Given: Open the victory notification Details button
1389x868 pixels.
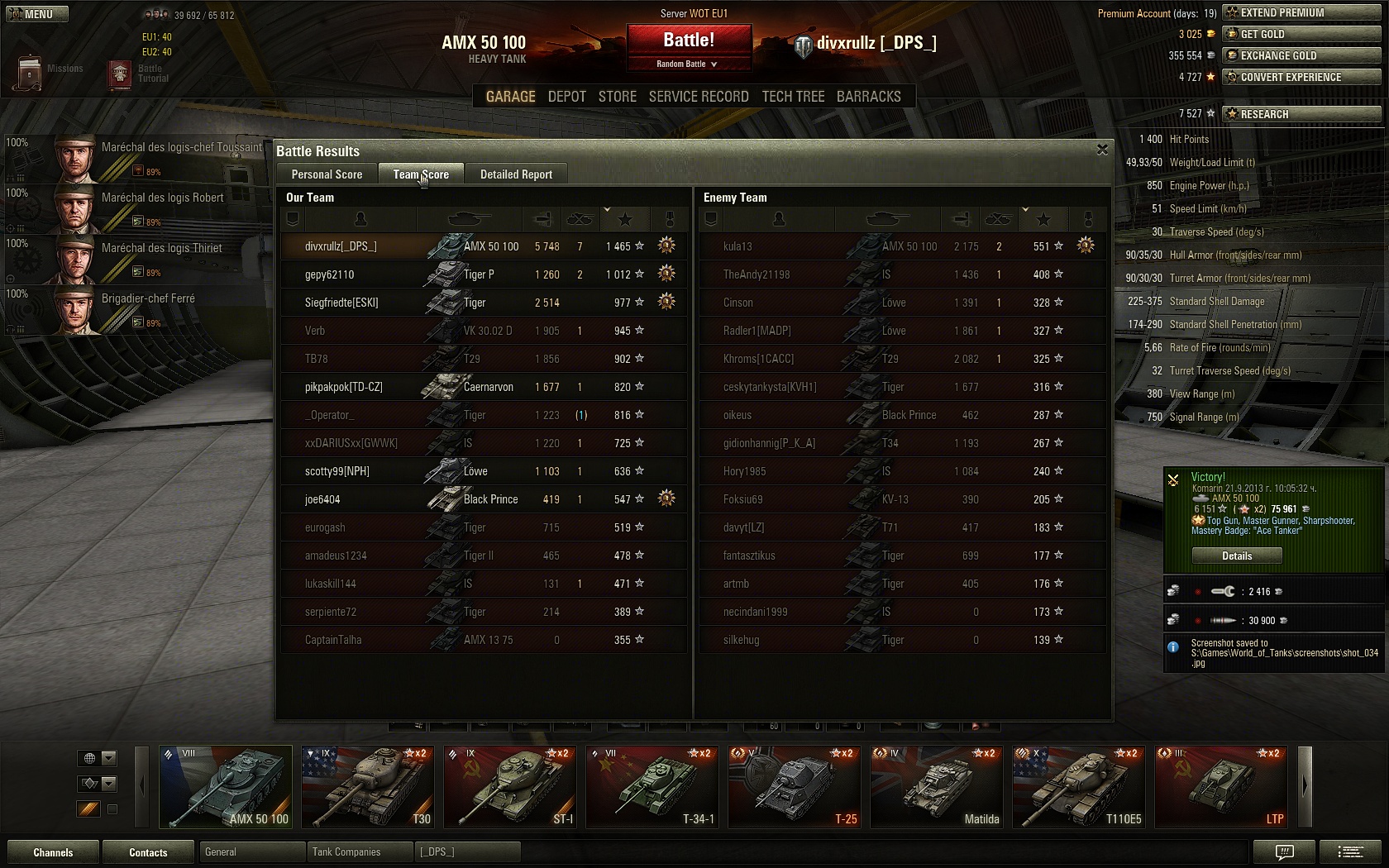Looking at the screenshot, I should (x=1237, y=556).
